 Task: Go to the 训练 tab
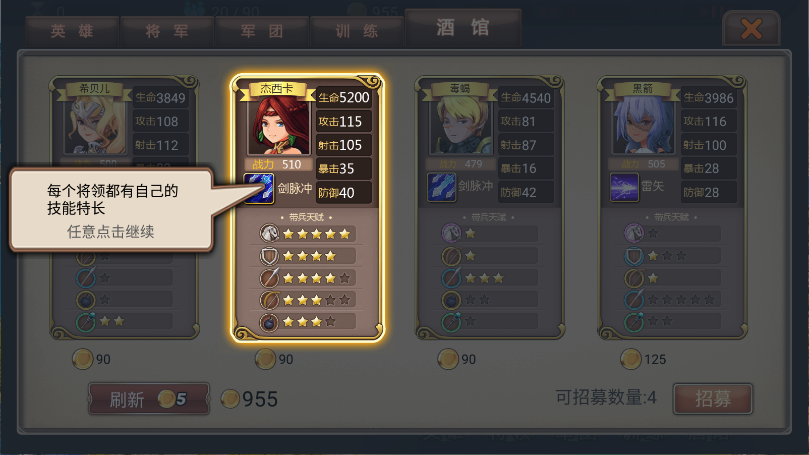(x=357, y=30)
